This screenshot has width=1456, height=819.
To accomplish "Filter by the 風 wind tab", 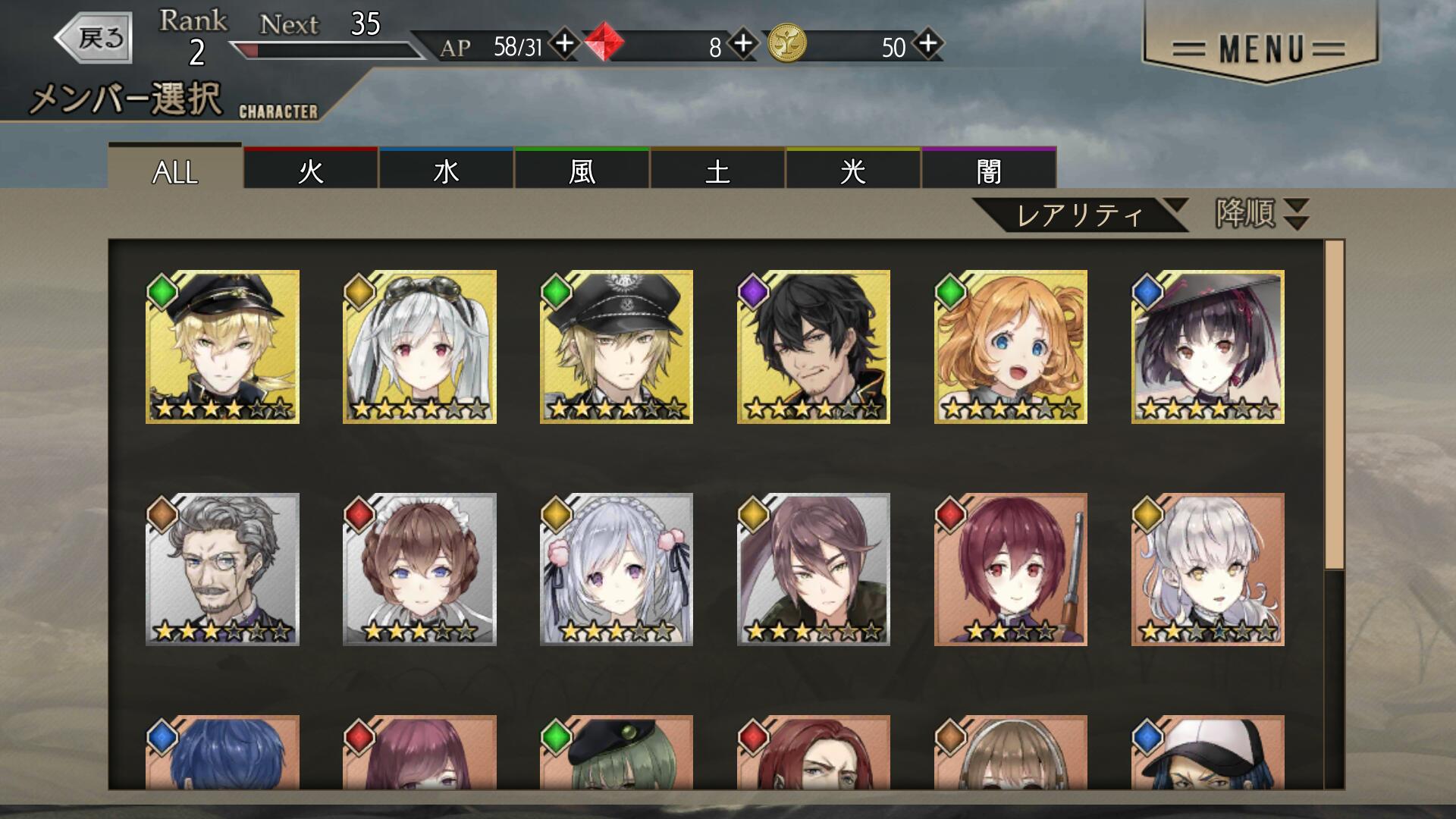I will point(582,170).
